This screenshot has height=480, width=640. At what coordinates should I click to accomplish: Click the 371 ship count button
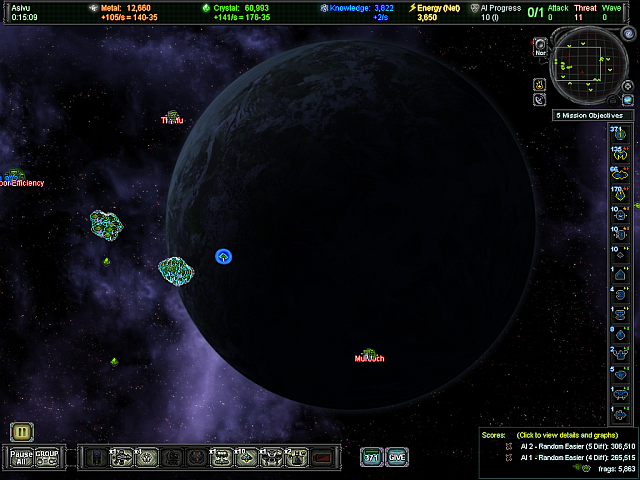tap(372, 457)
